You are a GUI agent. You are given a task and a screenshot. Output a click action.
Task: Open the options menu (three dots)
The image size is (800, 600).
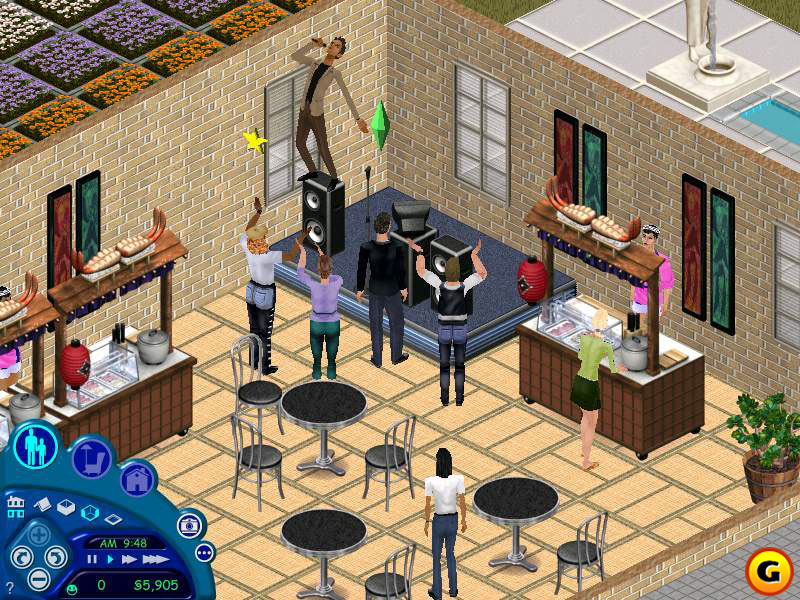[204, 552]
